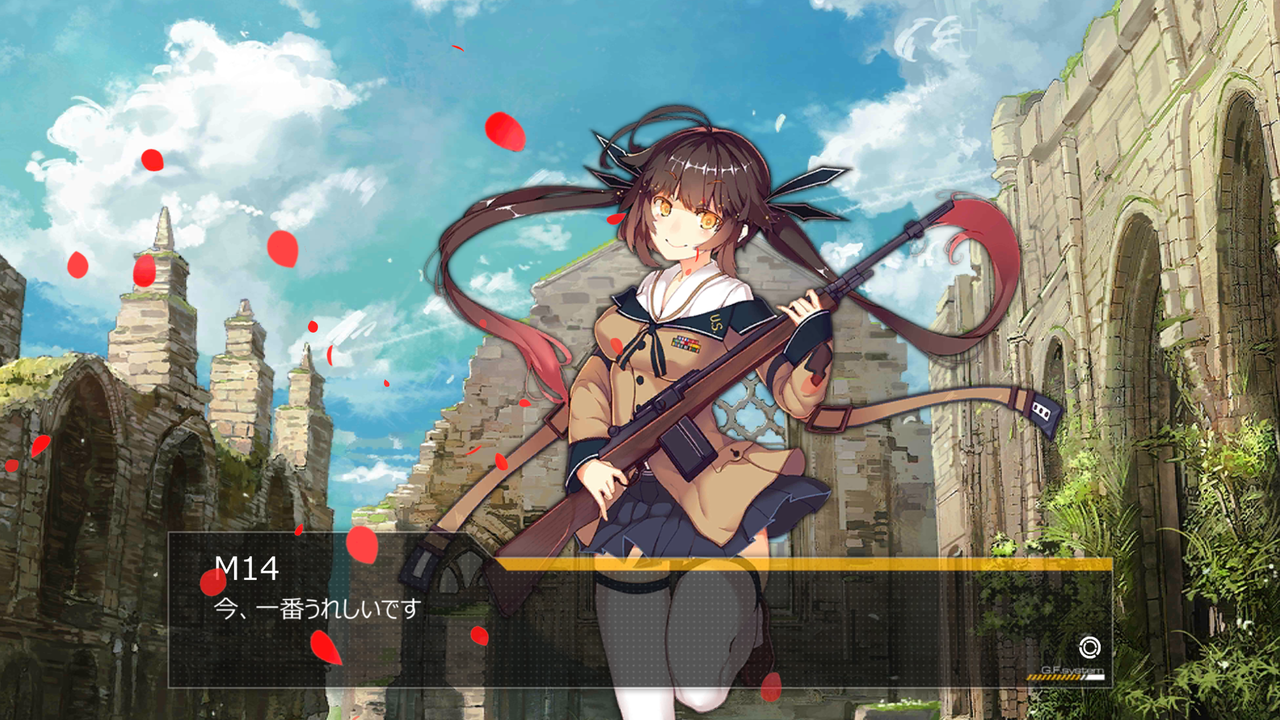Screen dimensions: 1280x720
Task: Click the white end segment of the progress bar
Action: tap(1095, 677)
